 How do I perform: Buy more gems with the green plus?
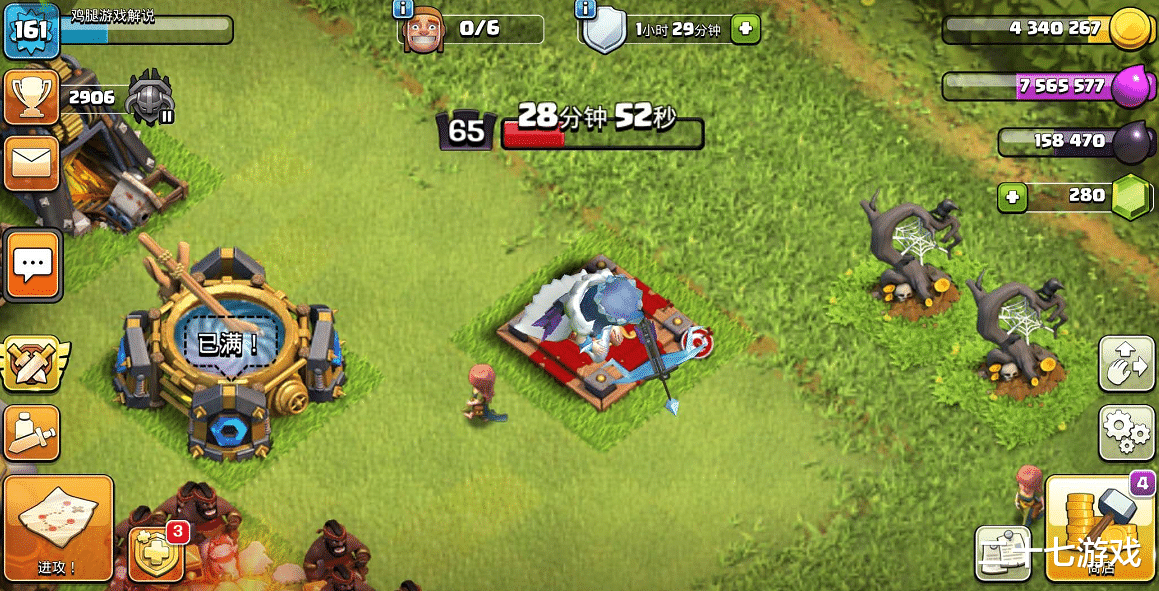click(1012, 197)
